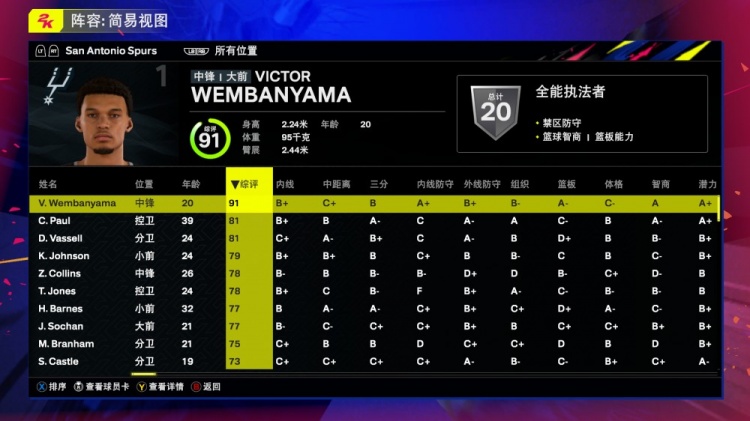Screen dimensions: 750x421
Task: Select V. Wembanyama's roster row
Action: coord(78,203)
